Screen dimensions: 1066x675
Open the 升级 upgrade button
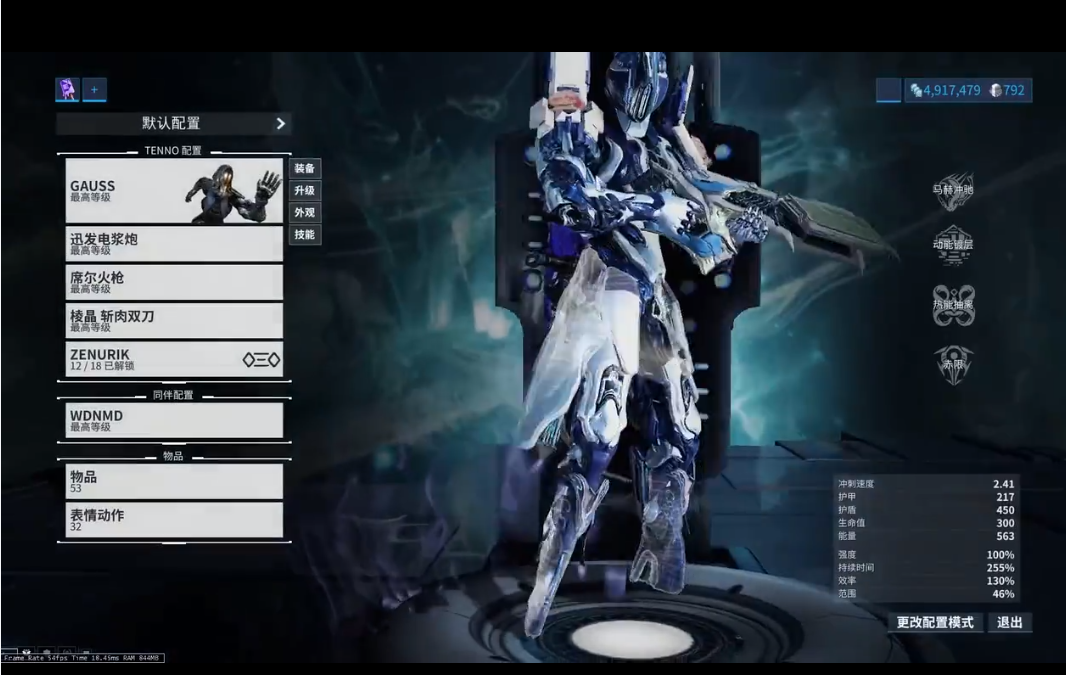tap(305, 190)
